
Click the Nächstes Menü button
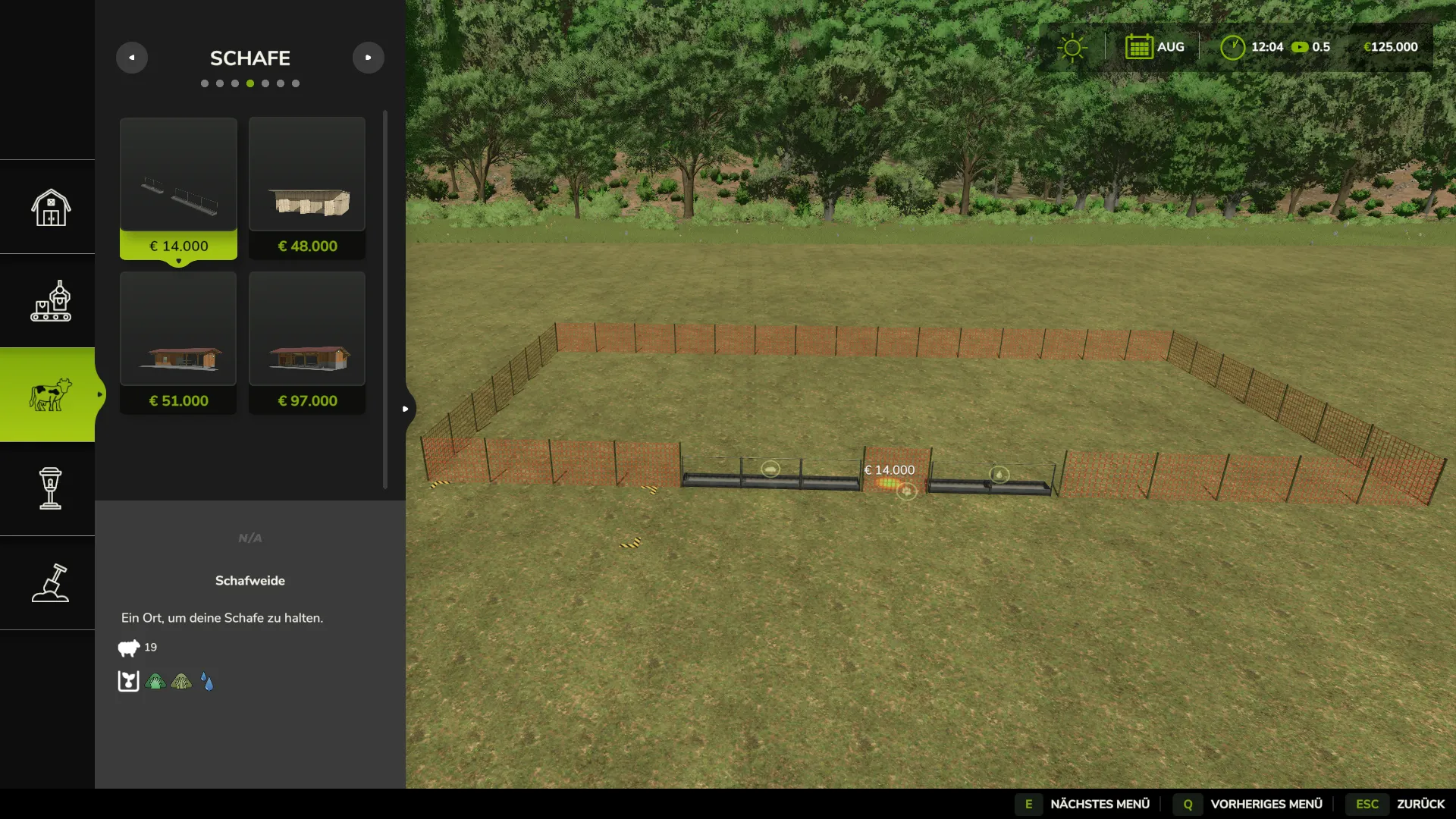pos(1086,804)
